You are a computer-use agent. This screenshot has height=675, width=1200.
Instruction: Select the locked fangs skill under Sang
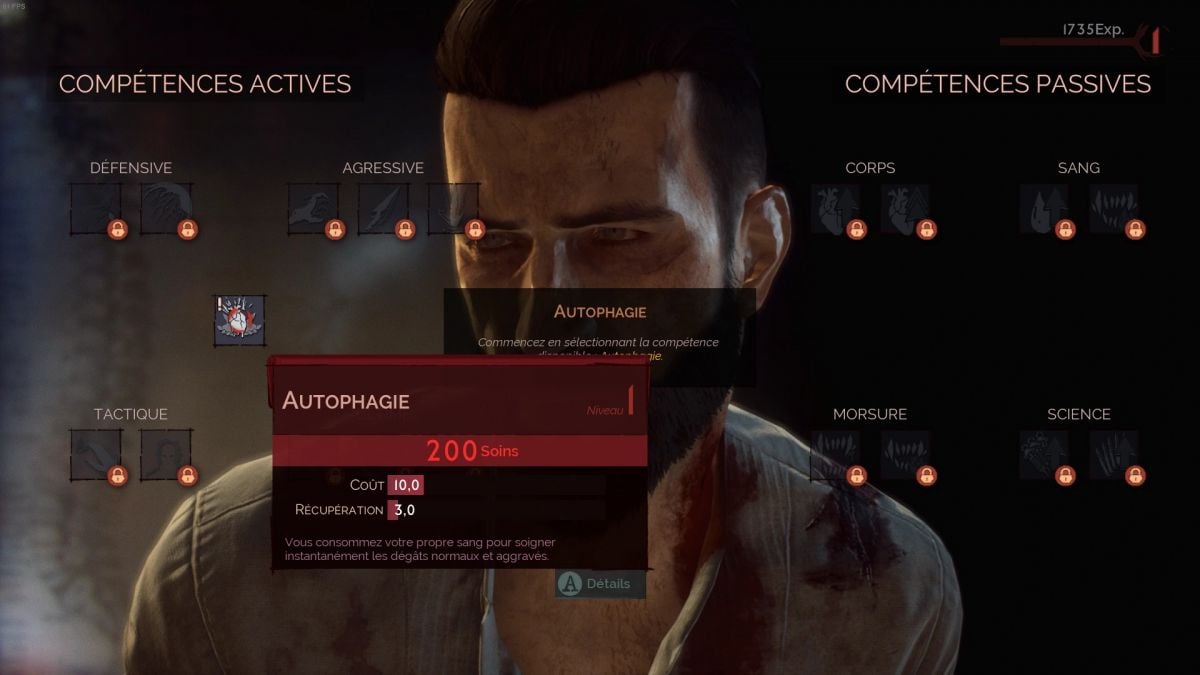(1114, 209)
